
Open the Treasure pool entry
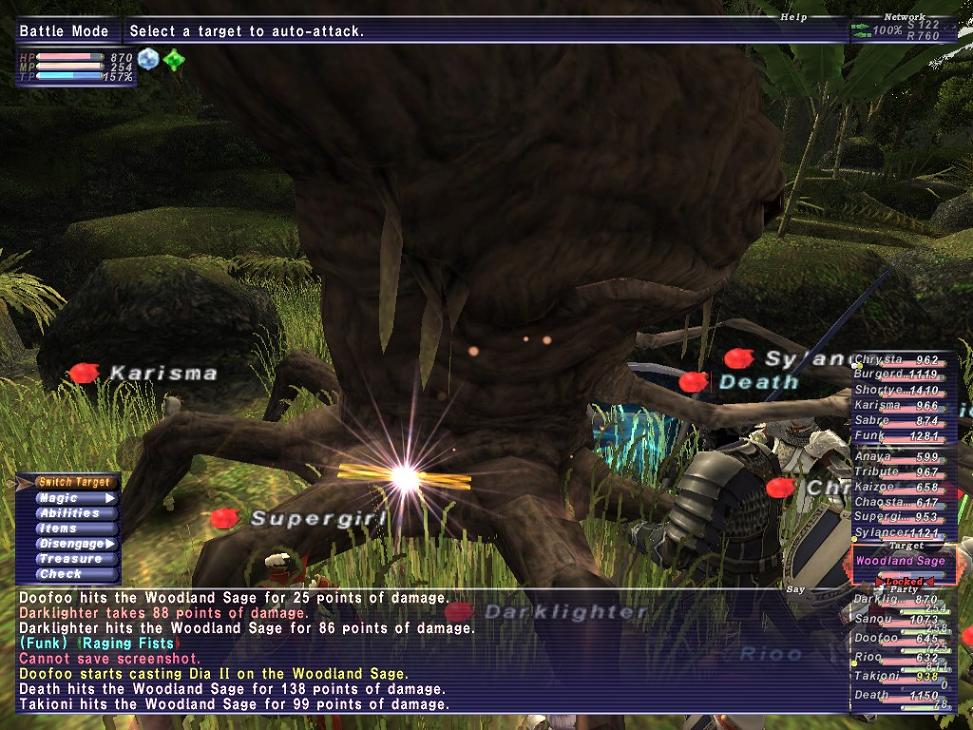pyautogui.click(x=69, y=559)
